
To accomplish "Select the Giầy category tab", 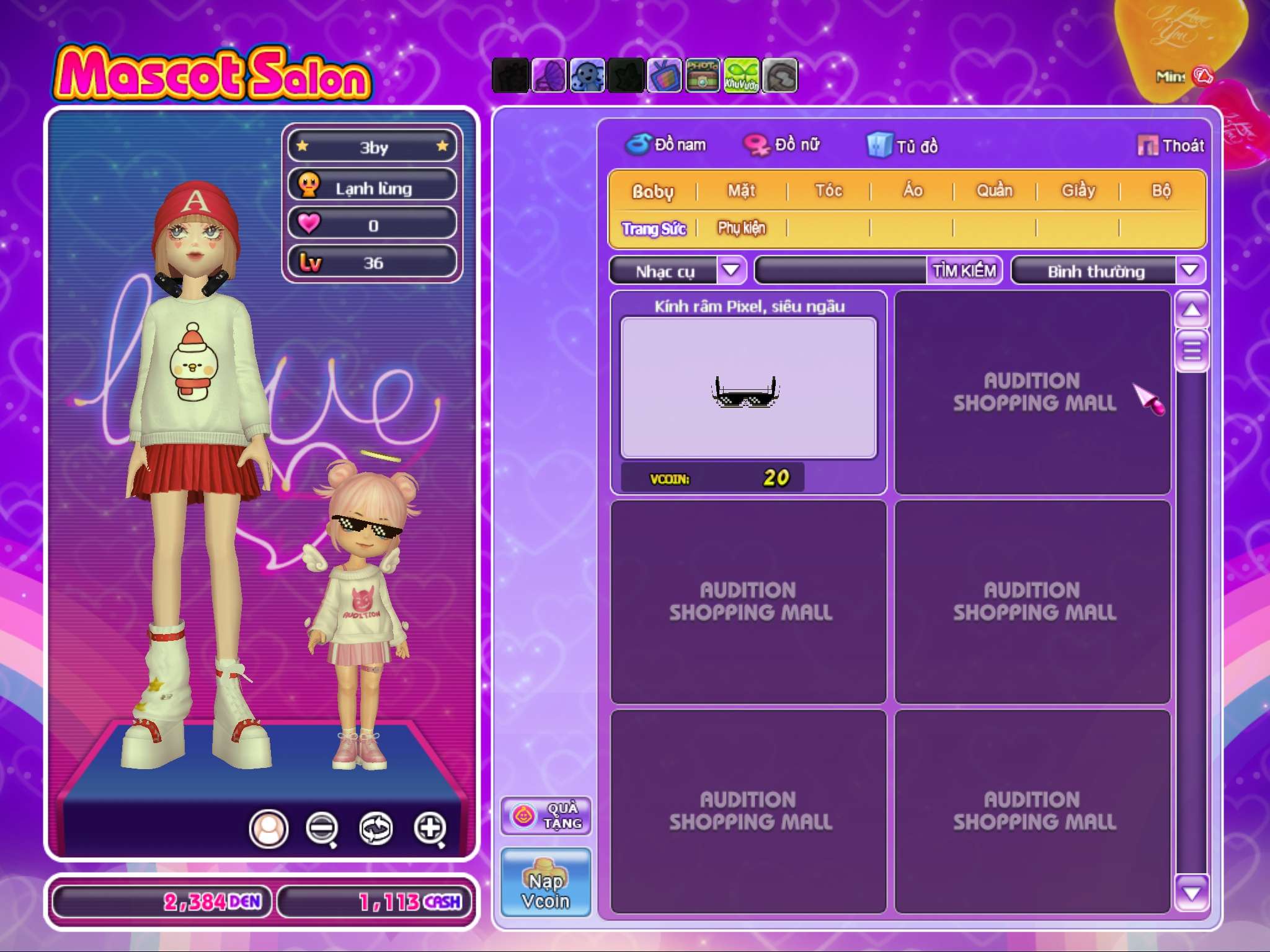I will point(1078,191).
